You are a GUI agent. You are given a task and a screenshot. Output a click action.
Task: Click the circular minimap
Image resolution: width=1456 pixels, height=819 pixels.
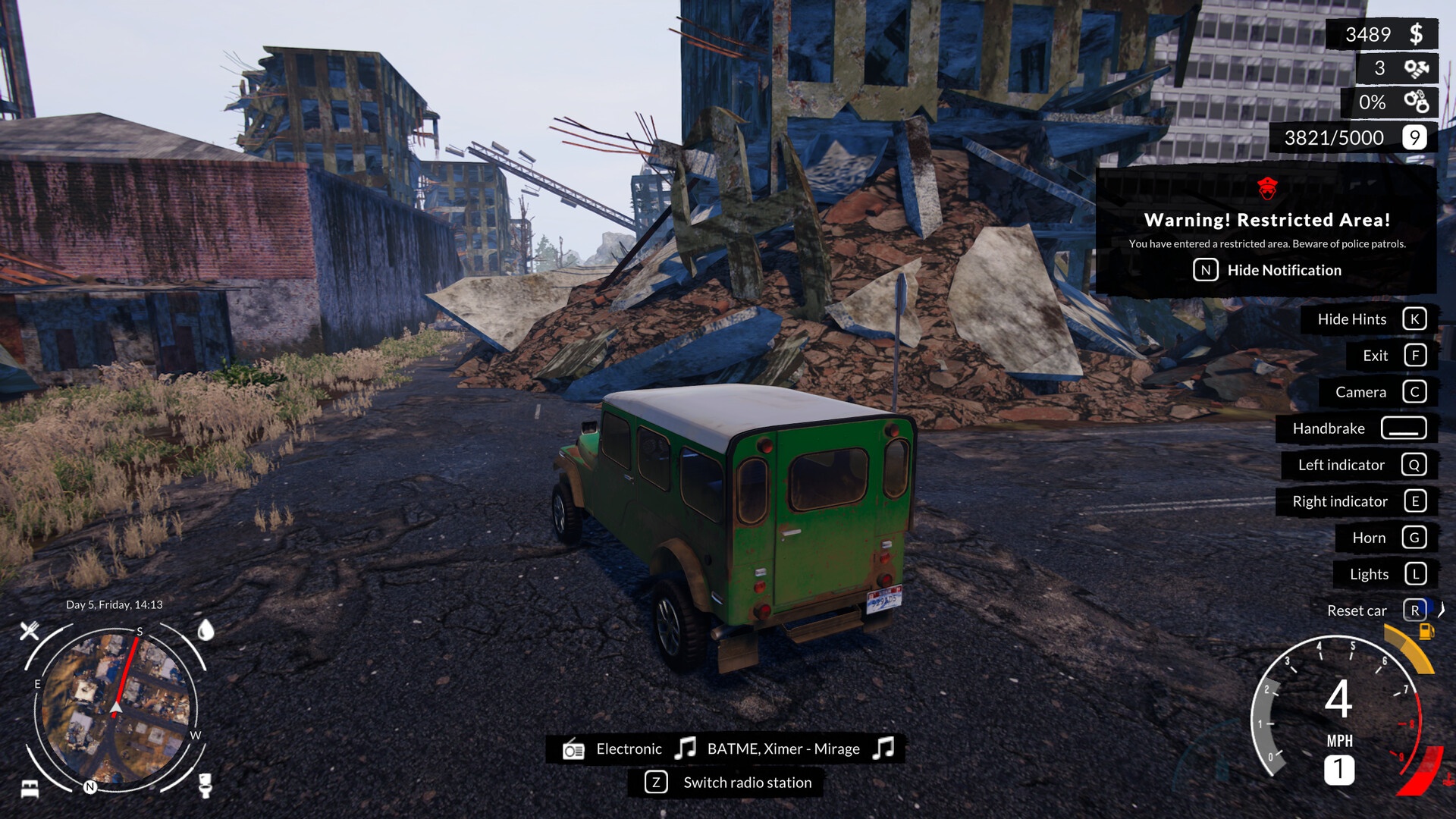coord(115,707)
